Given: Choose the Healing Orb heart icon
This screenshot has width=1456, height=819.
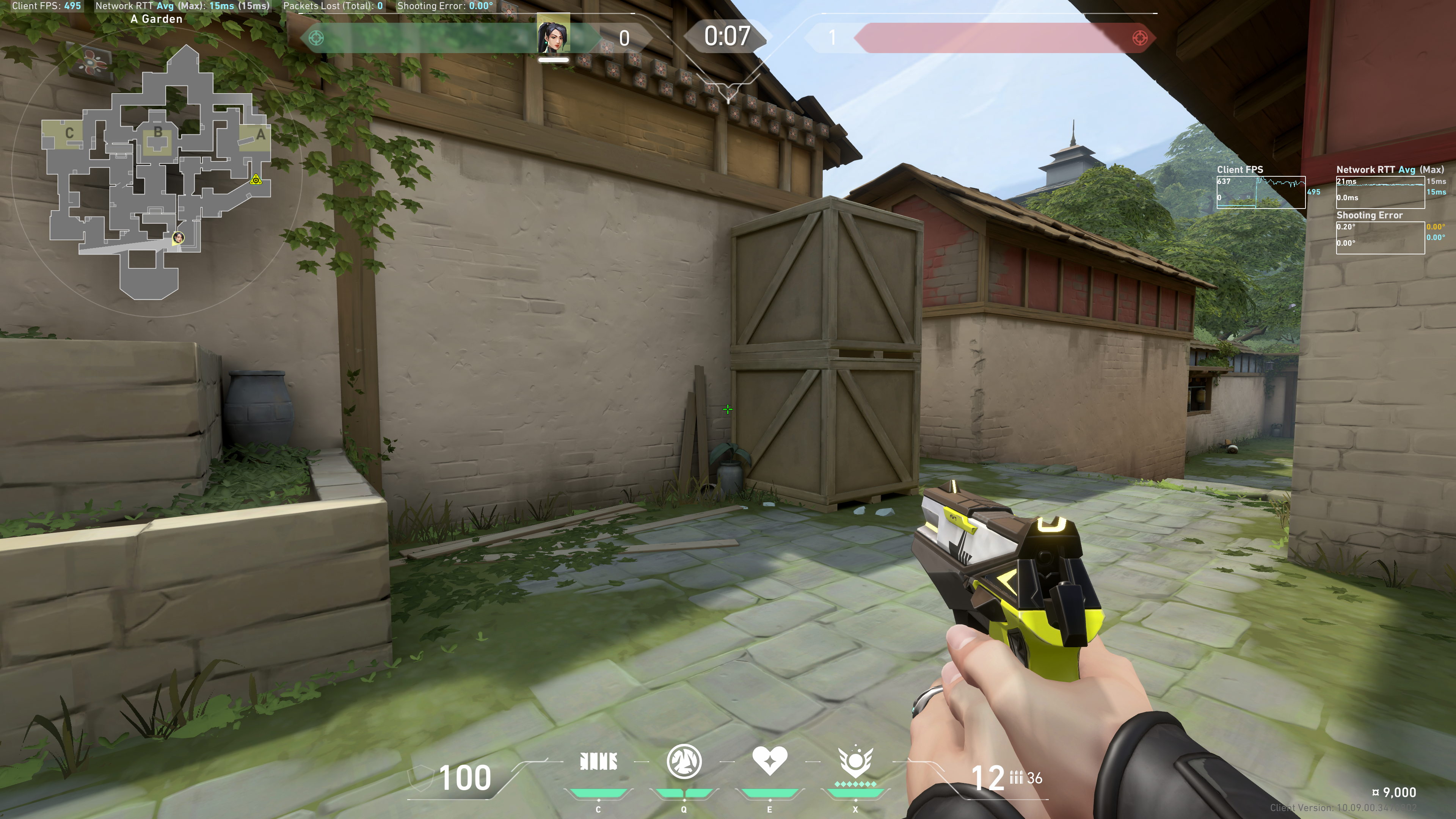Looking at the screenshot, I should pos(769,760).
